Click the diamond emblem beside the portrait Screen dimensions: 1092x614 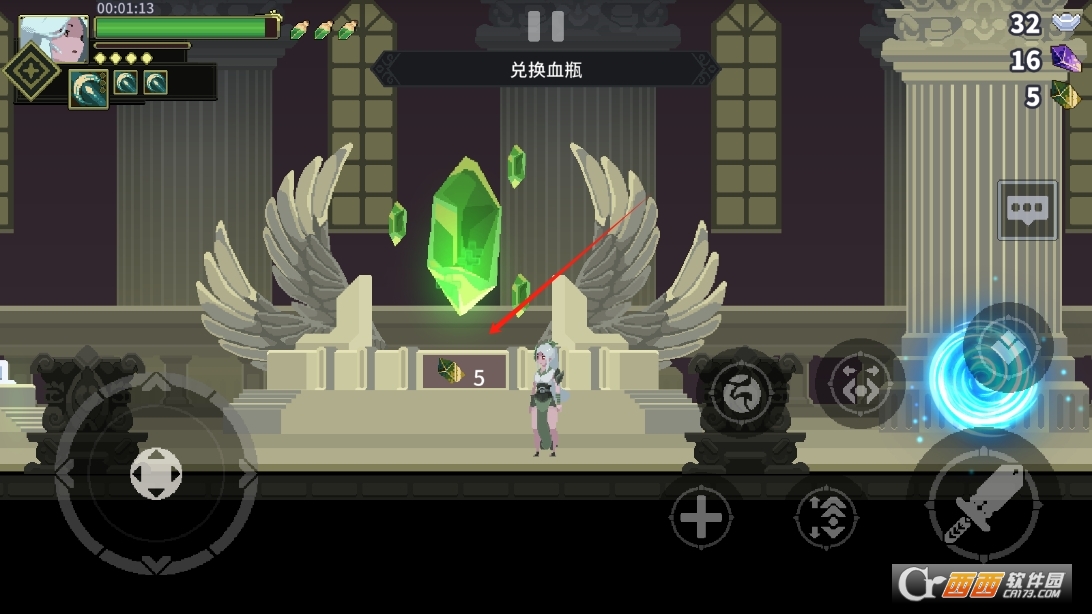31,72
